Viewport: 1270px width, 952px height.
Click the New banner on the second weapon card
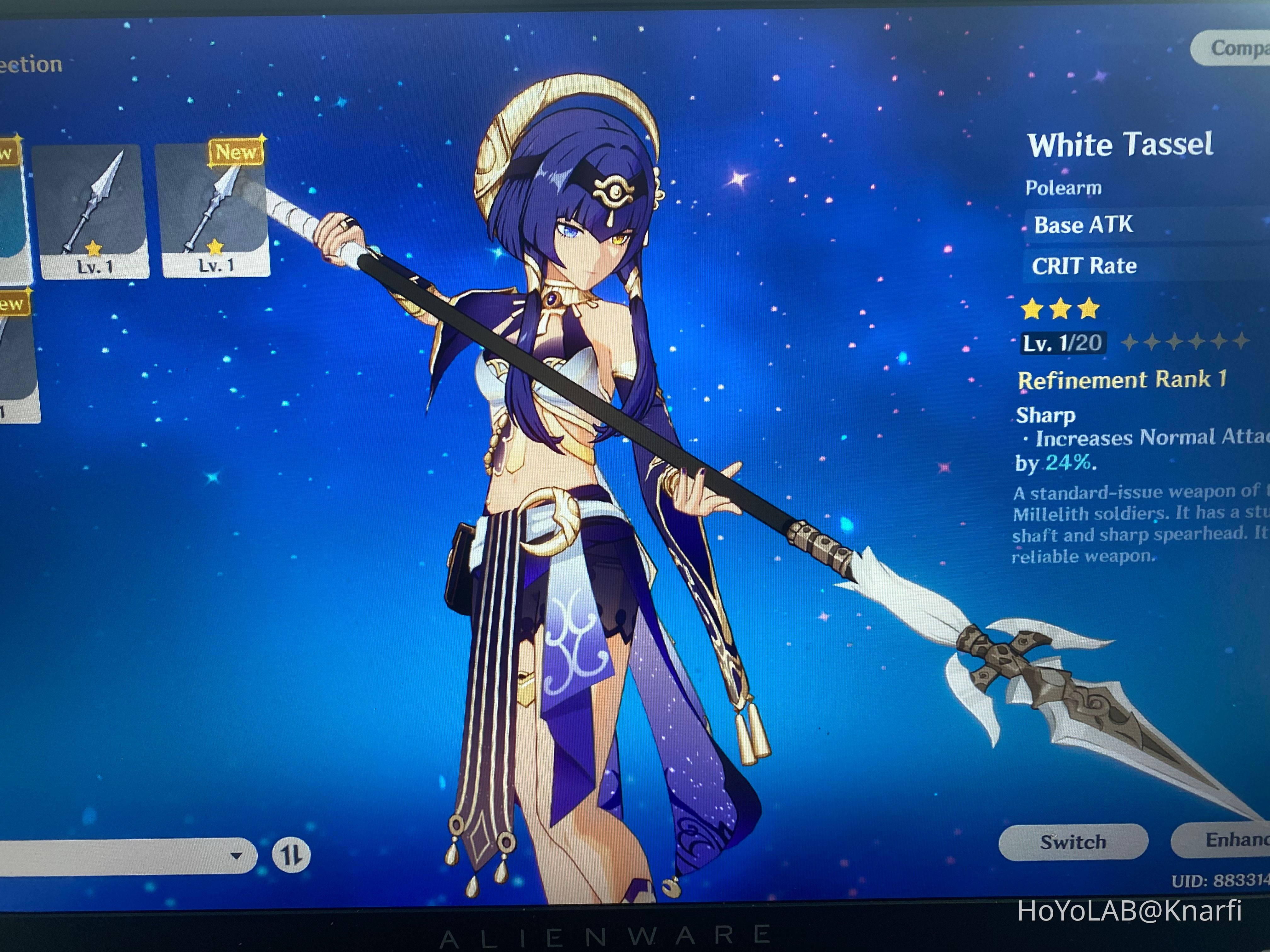coord(235,152)
